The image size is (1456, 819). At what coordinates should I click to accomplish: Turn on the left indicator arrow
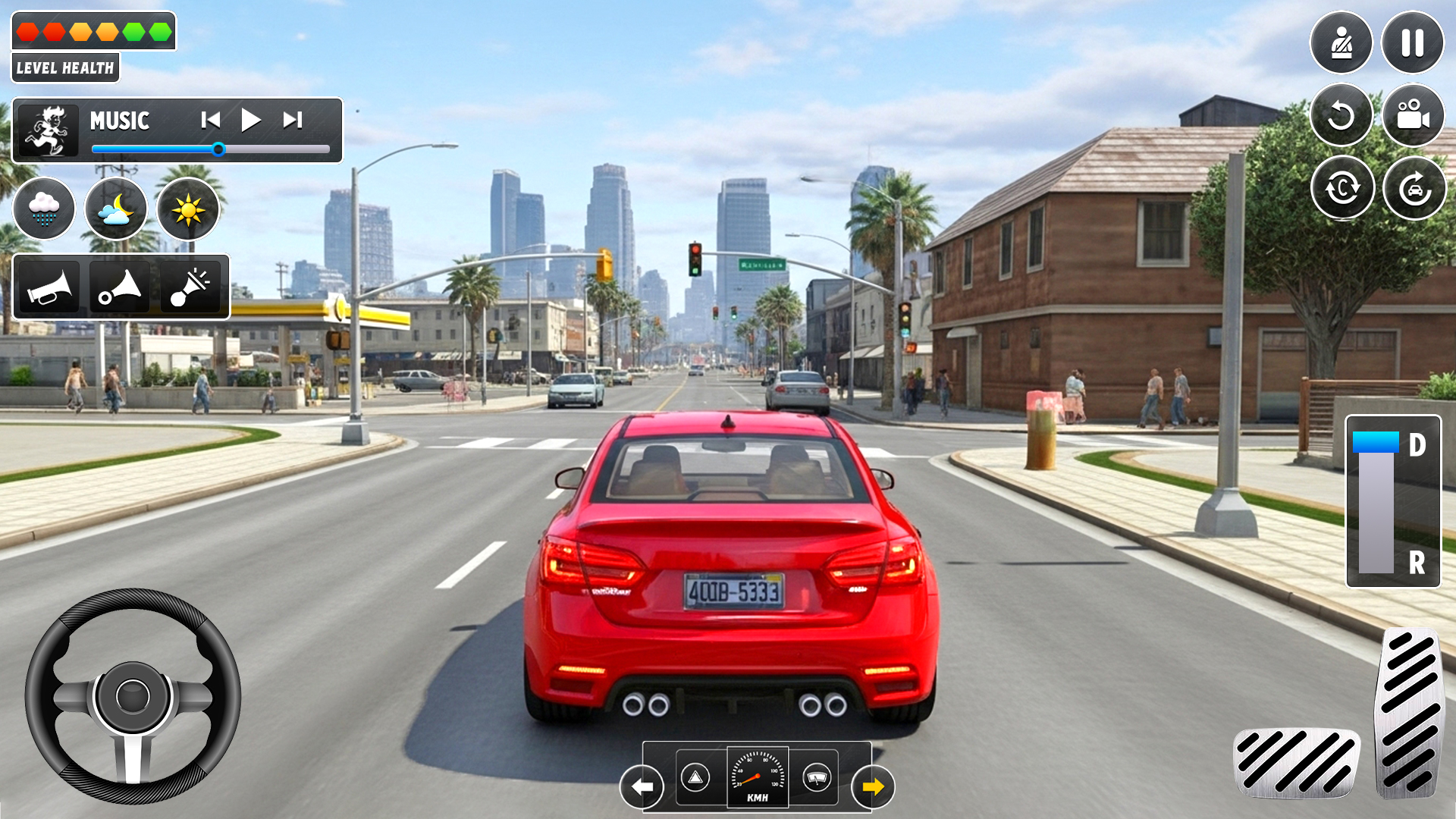click(642, 786)
